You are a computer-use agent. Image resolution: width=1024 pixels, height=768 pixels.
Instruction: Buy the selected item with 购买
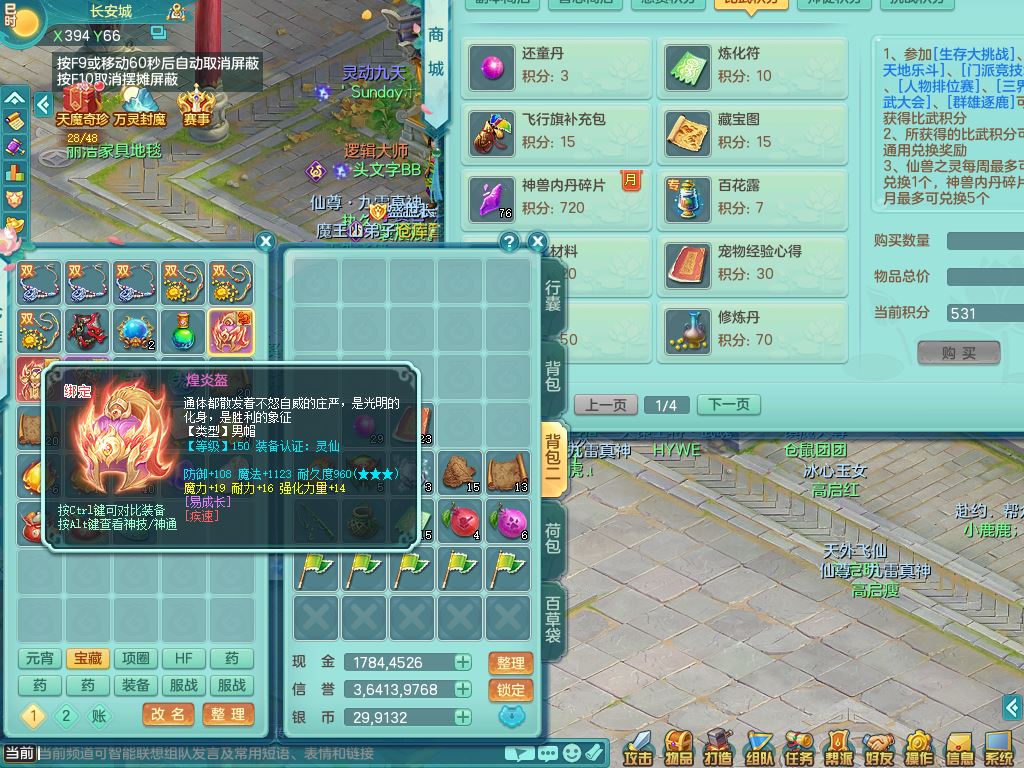(x=958, y=353)
